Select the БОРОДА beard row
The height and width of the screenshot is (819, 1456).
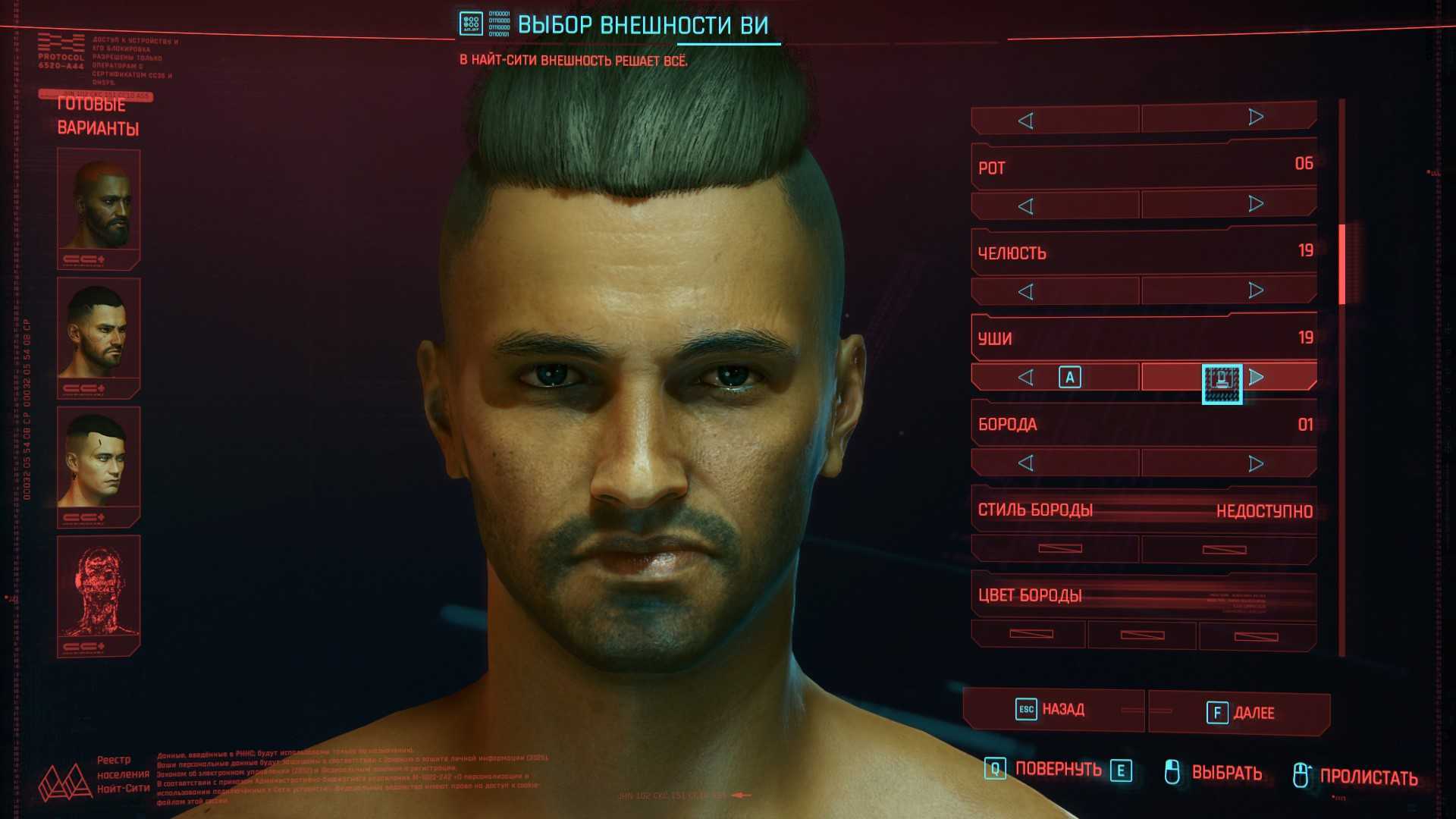pyautogui.click(x=1144, y=424)
